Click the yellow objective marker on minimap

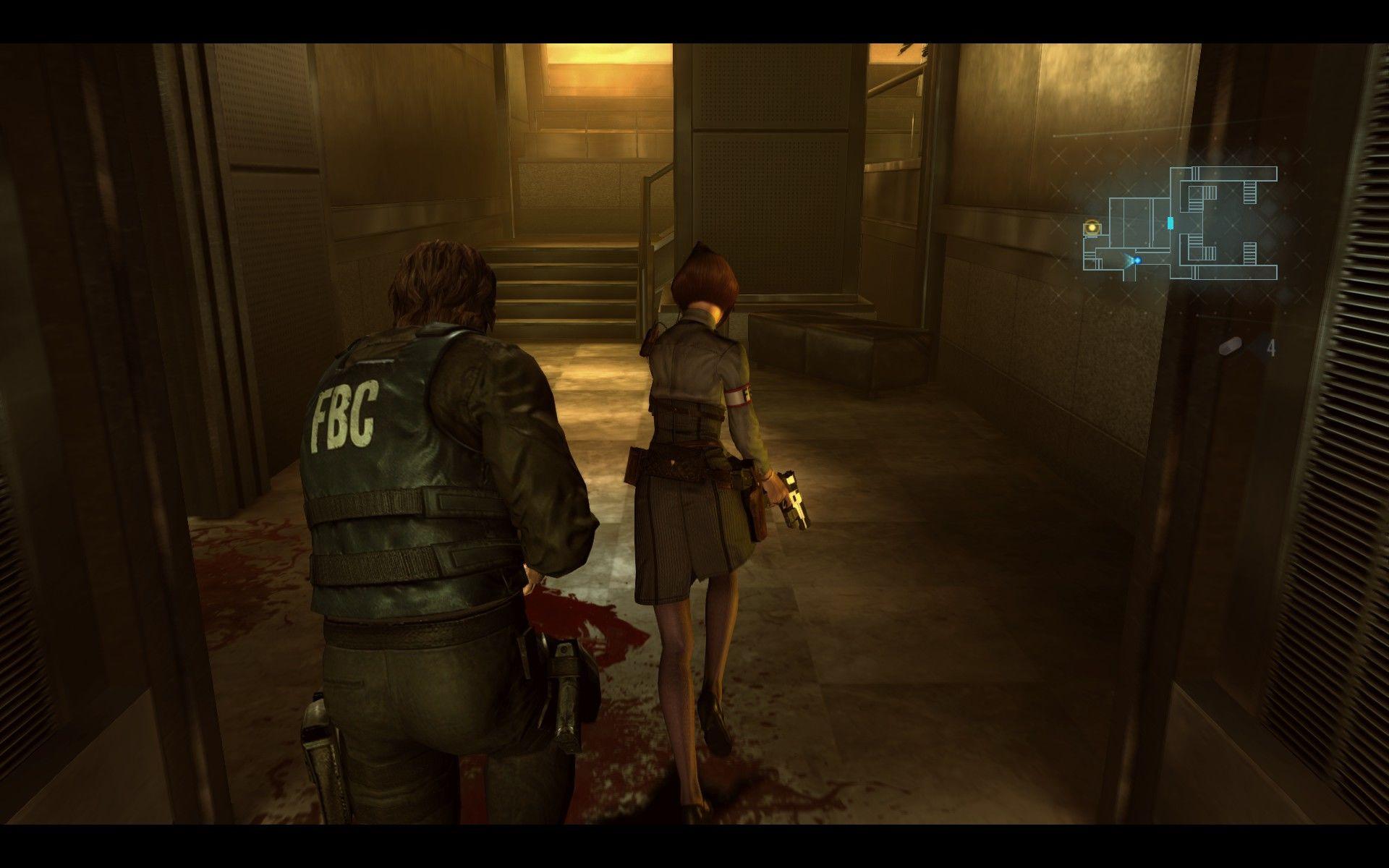point(1092,226)
